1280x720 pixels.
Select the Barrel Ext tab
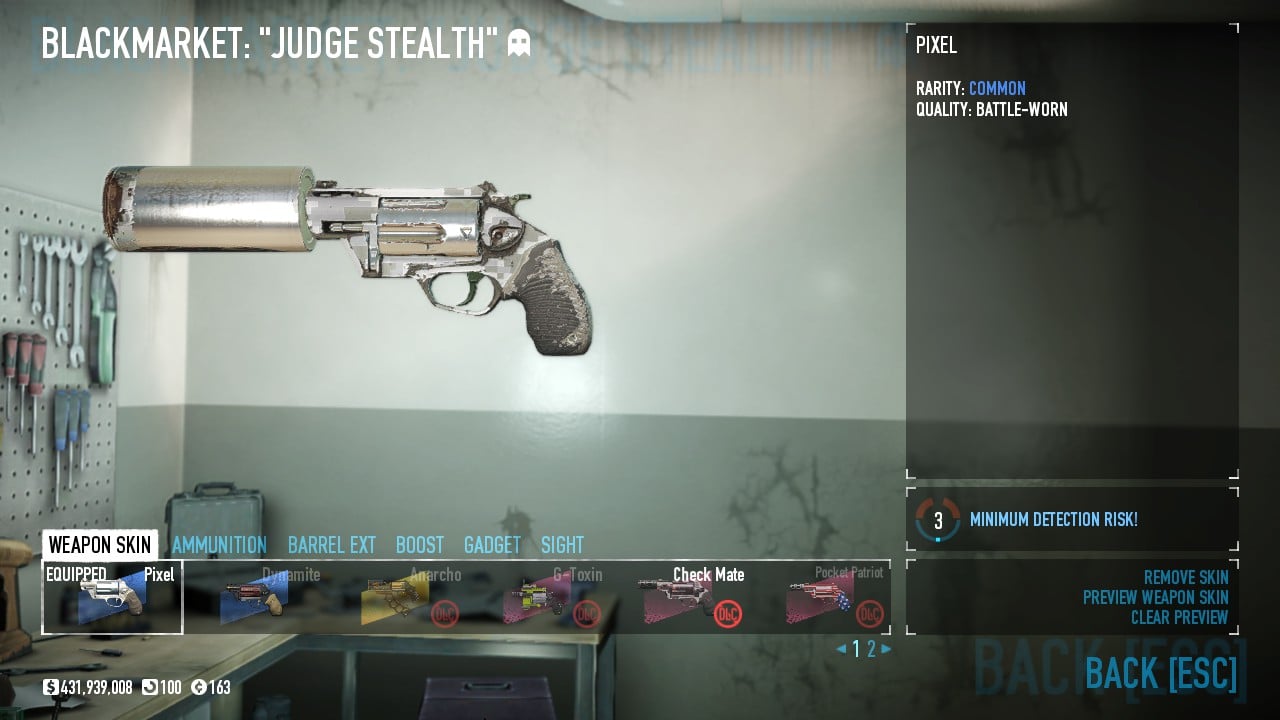coord(332,545)
